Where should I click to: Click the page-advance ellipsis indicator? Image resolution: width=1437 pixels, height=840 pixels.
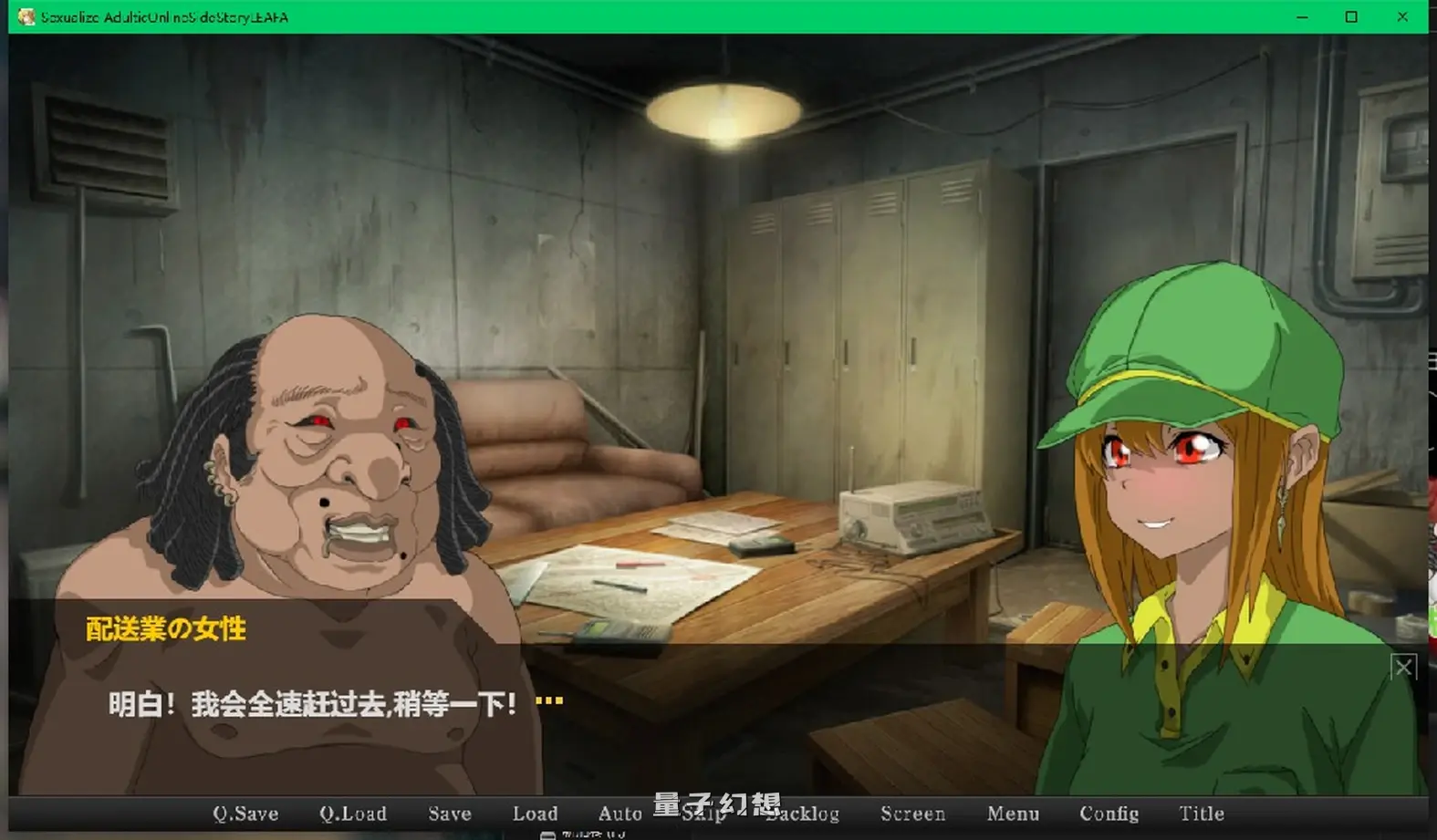point(548,699)
